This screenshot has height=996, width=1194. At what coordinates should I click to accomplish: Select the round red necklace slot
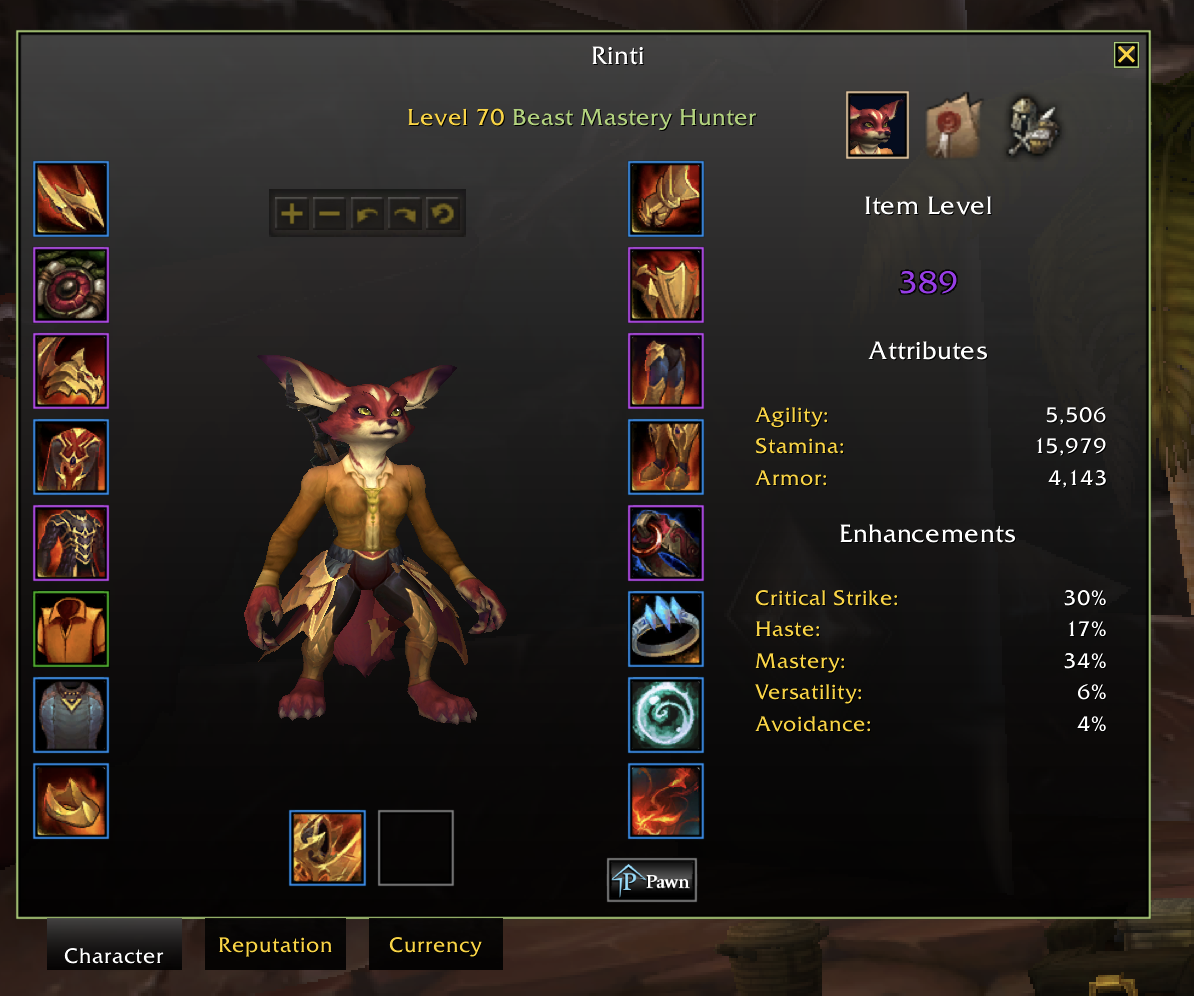pos(71,285)
